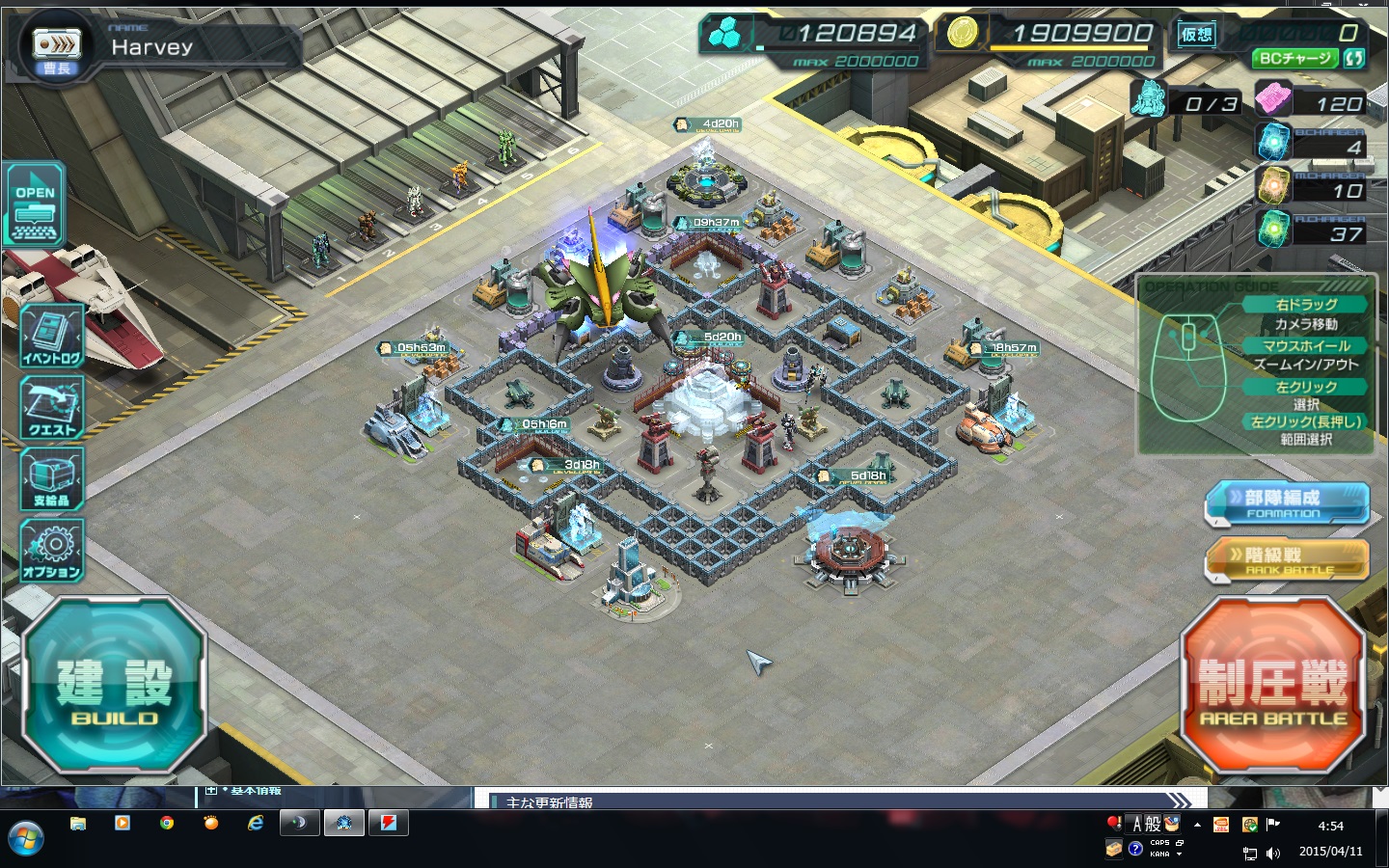Open the Formation (部隊編成) screen
This screenshot has height=868, width=1389.
(1286, 503)
